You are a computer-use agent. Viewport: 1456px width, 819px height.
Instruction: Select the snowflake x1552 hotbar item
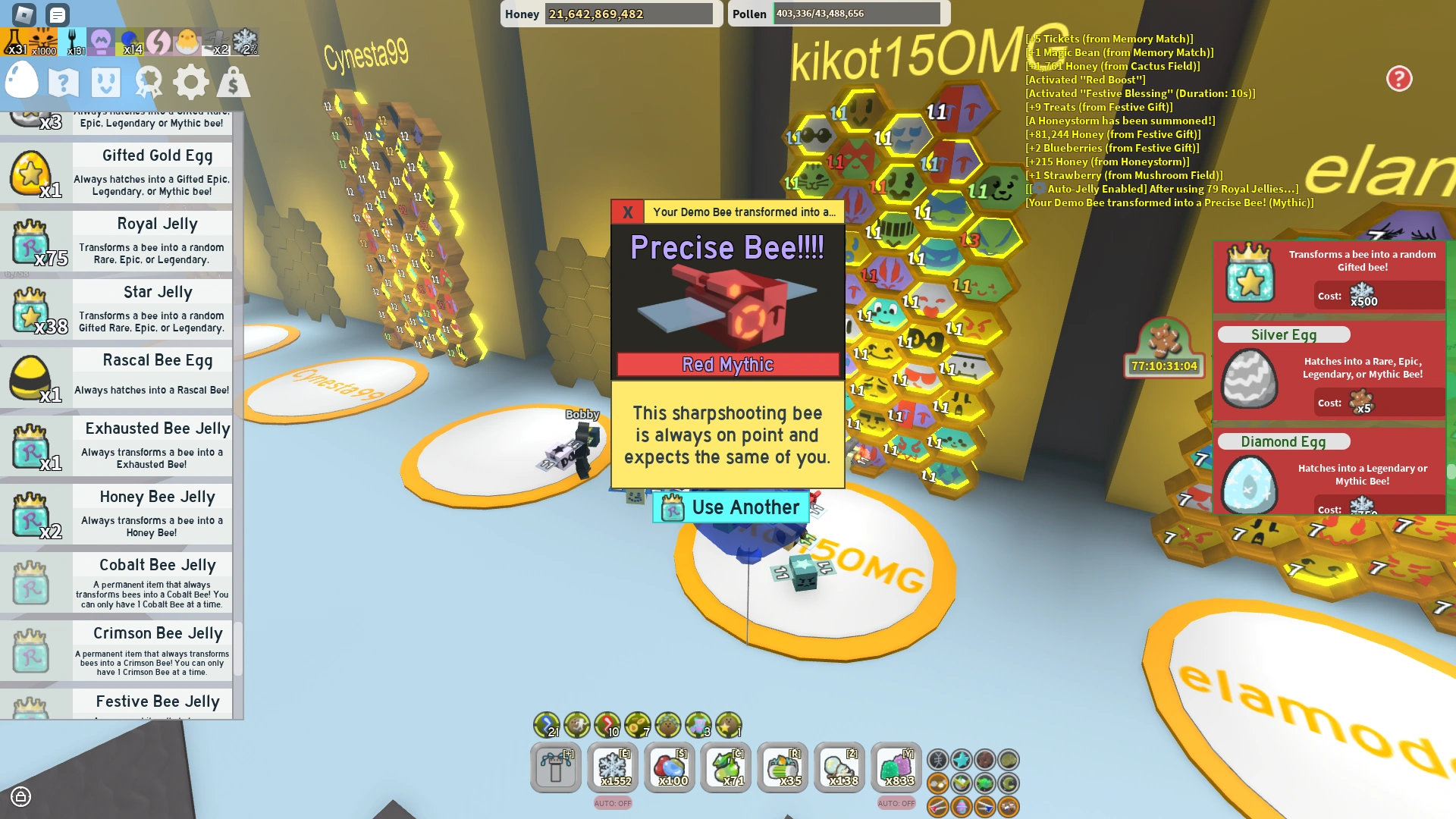pos(613,767)
